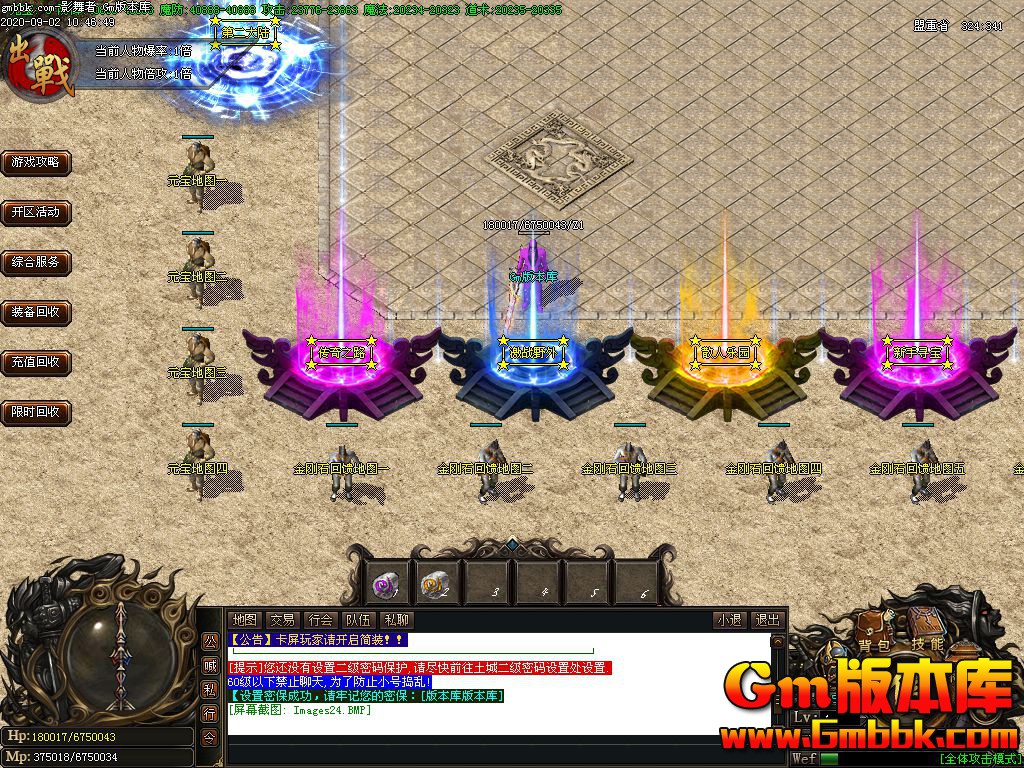
Task: Click the 地图 map button
Action: coord(244,620)
